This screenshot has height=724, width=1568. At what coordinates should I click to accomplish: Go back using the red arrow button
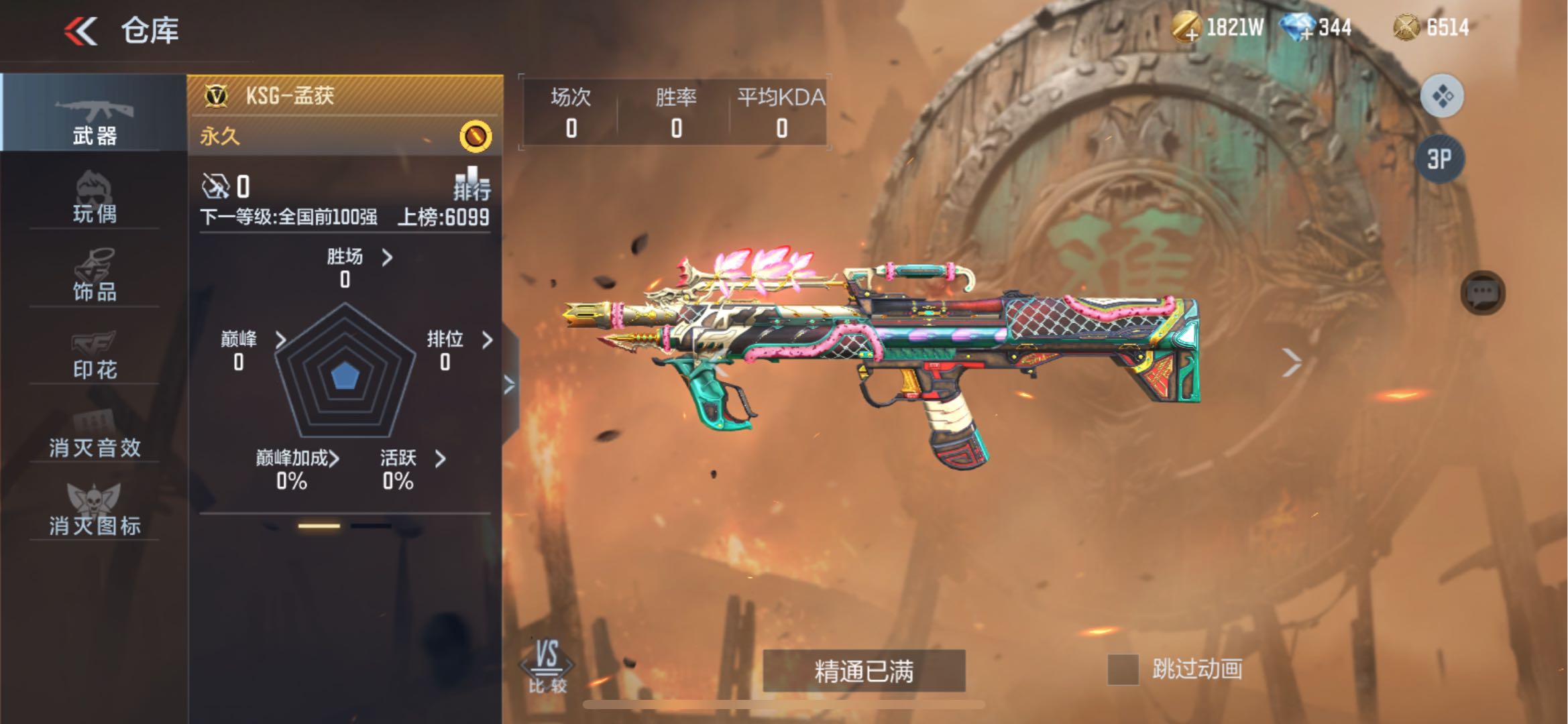click(81, 31)
